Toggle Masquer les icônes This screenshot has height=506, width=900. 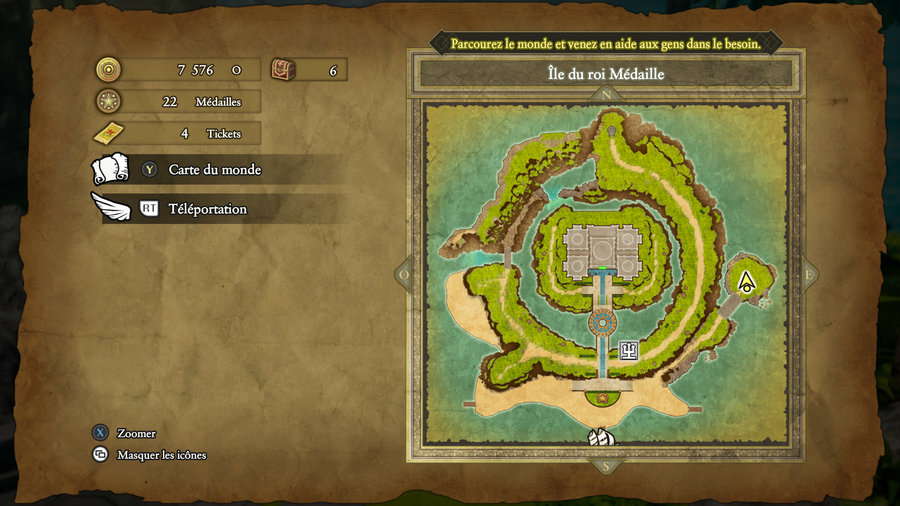(x=161, y=455)
